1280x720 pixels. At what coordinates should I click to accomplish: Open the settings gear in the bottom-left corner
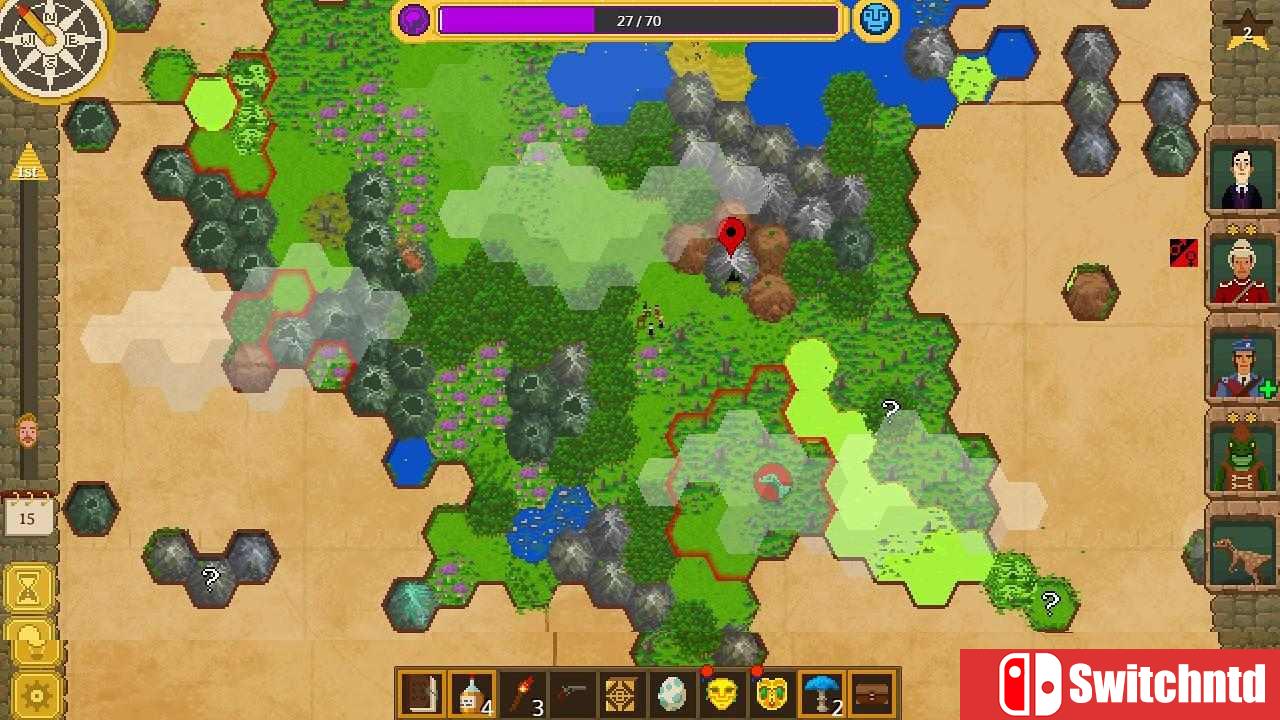coord(30,693)
